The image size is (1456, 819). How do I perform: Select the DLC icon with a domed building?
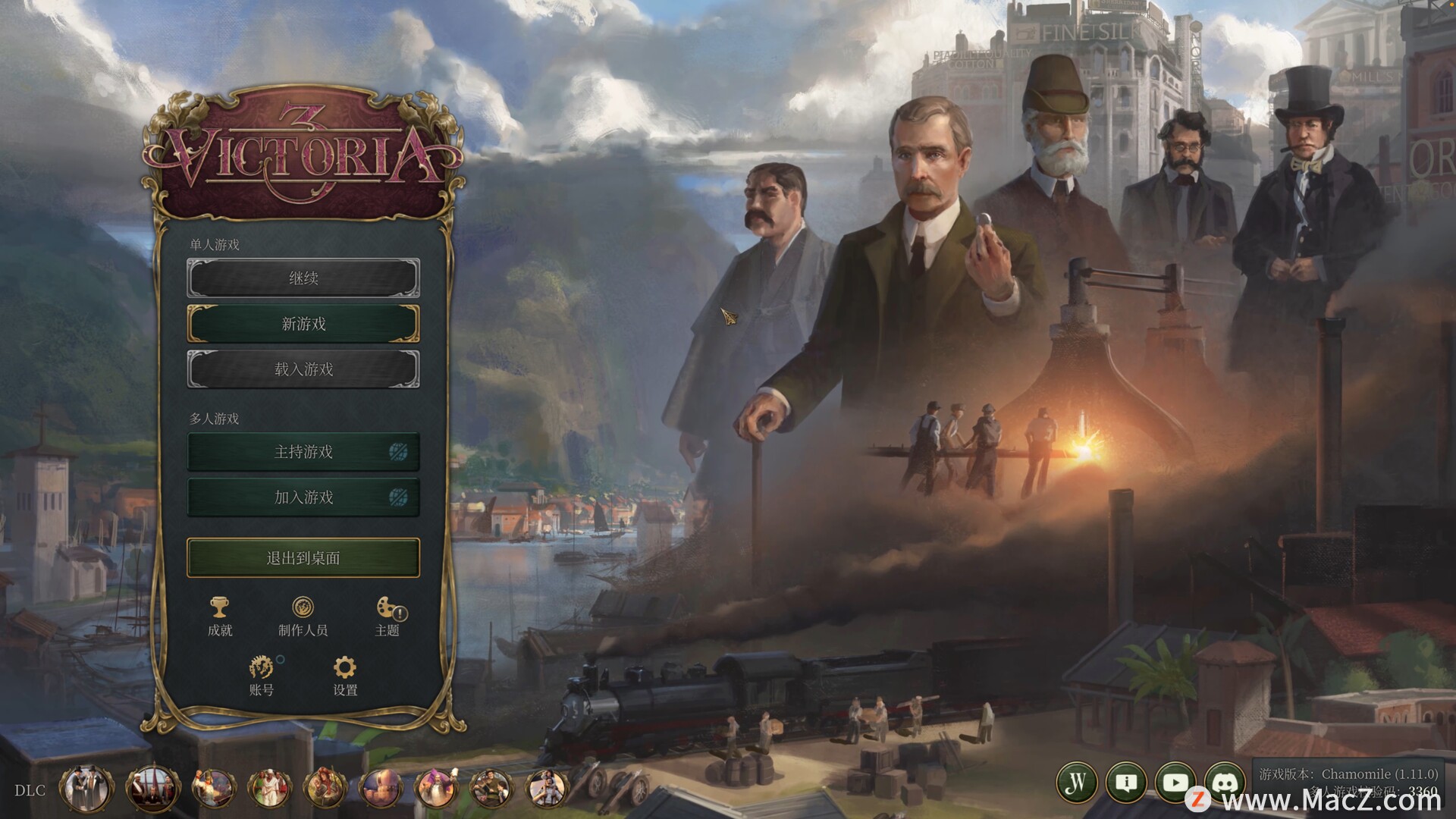click(381, 789)
